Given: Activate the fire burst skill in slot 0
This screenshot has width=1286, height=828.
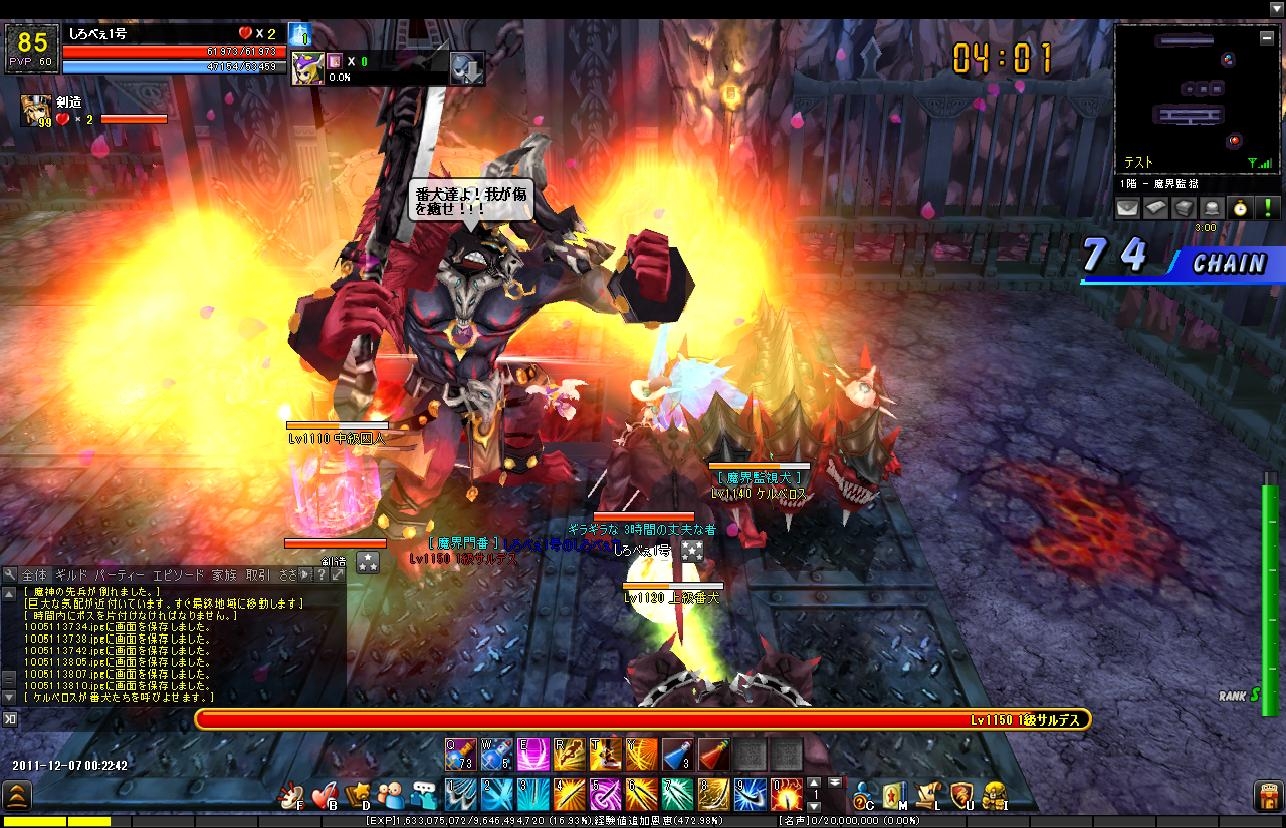Looking at the screenshot, I should click(x=785, y=794).
